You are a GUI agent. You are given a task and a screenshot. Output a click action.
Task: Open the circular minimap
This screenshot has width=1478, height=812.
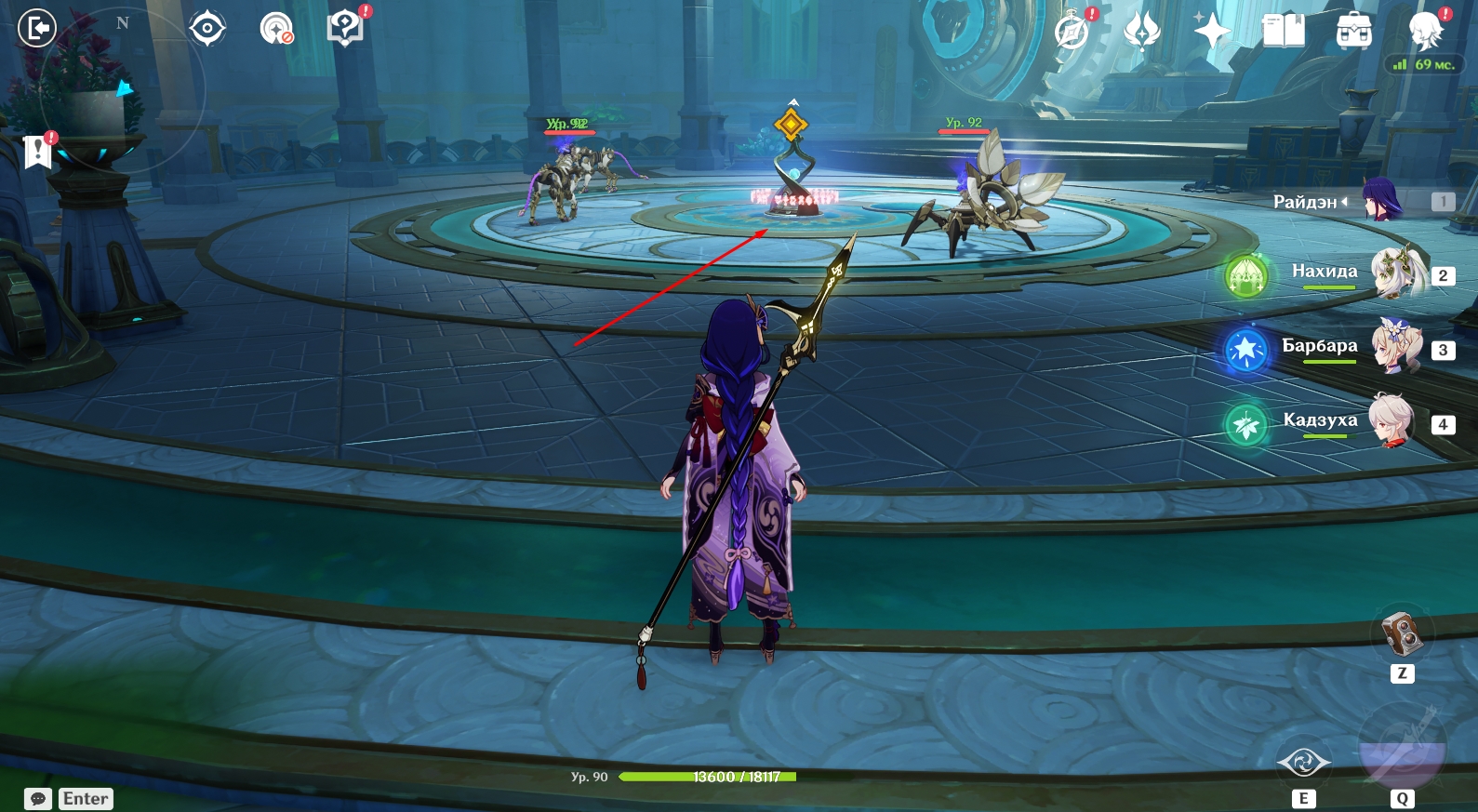tap(122, 90)
